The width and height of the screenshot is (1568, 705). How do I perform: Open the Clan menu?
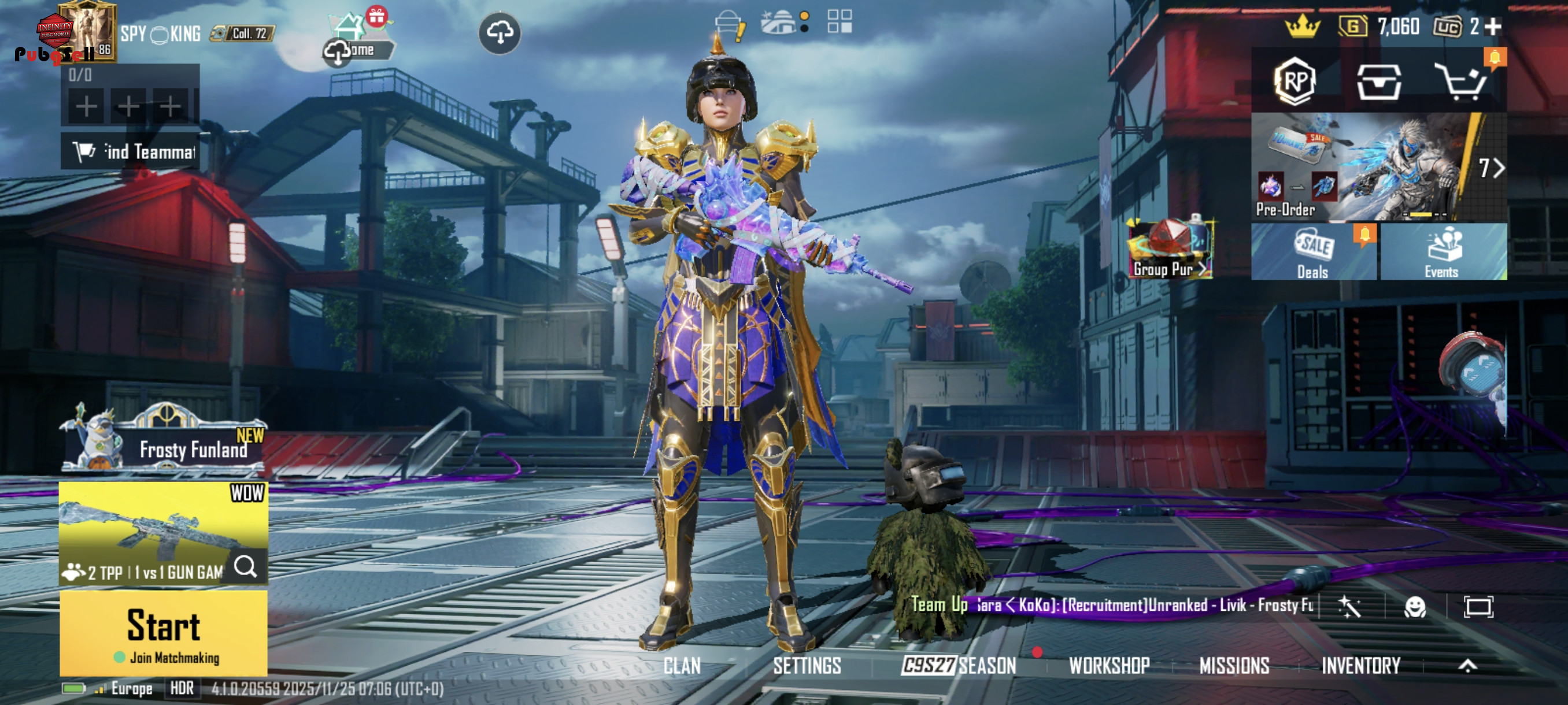(x=682, y=666)
